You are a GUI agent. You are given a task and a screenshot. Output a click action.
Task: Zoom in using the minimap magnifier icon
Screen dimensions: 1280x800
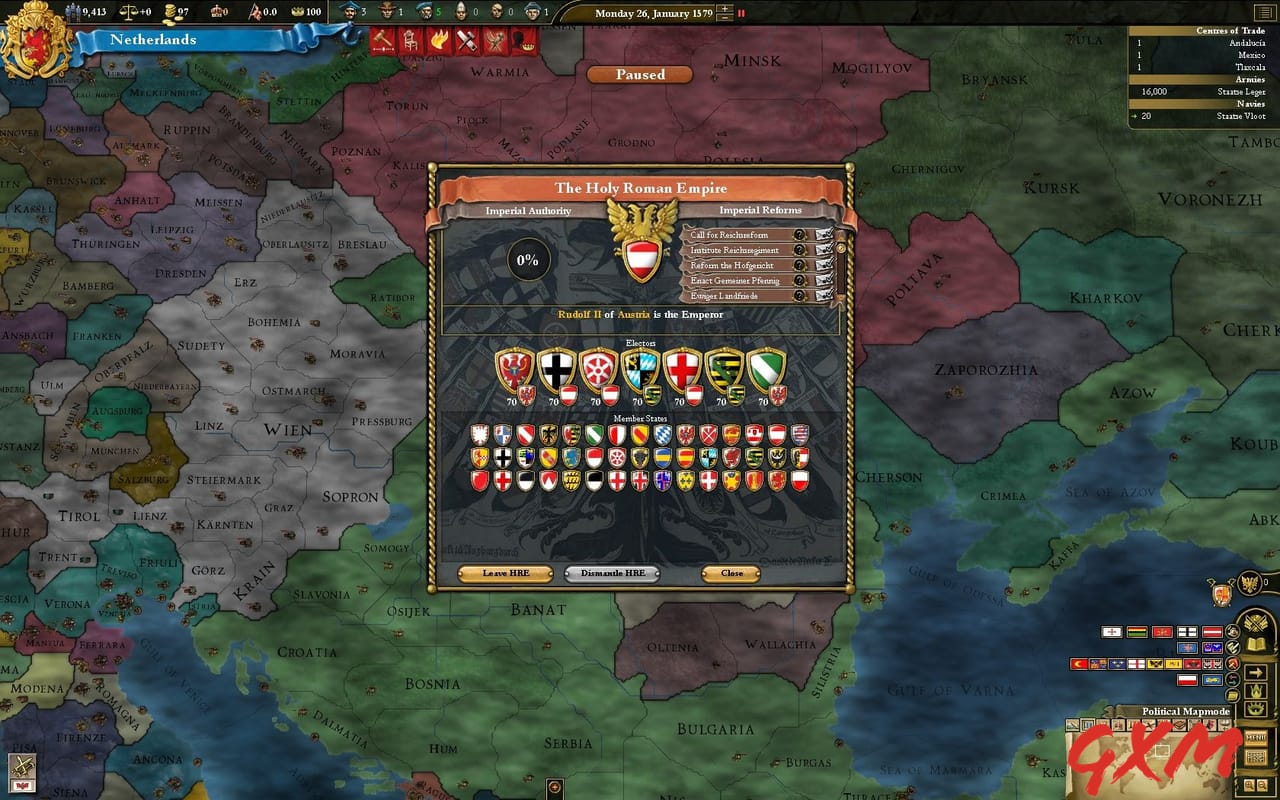tap(1249, 785)
